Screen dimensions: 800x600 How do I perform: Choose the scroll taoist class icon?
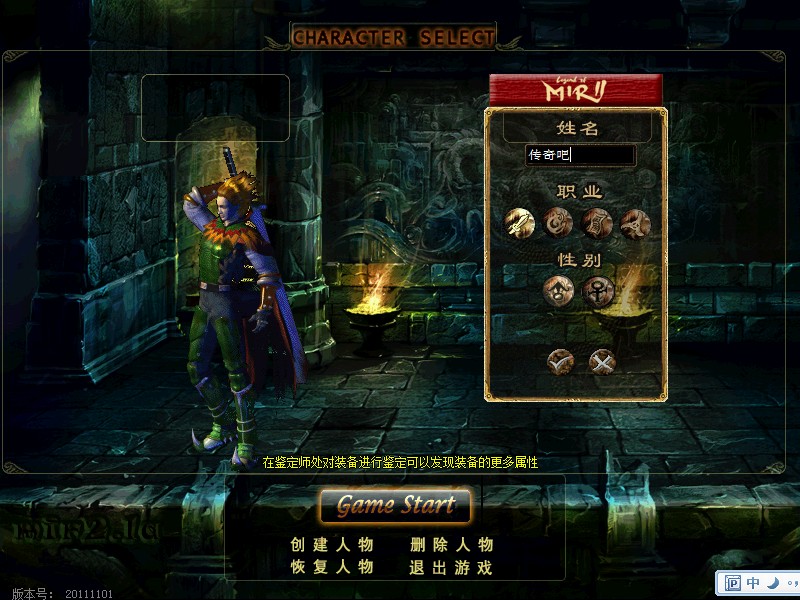(597, 221)
